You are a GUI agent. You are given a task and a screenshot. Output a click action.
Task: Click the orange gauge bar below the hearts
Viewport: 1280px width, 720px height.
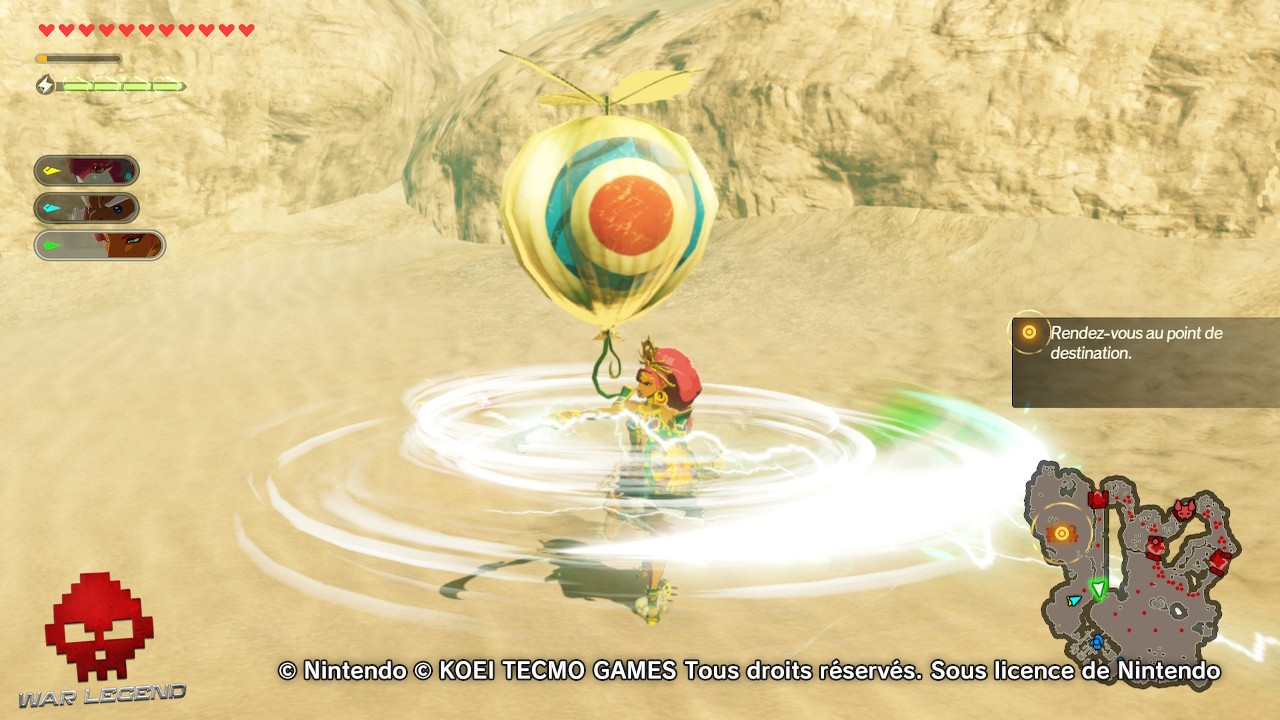tap(80, 58)
